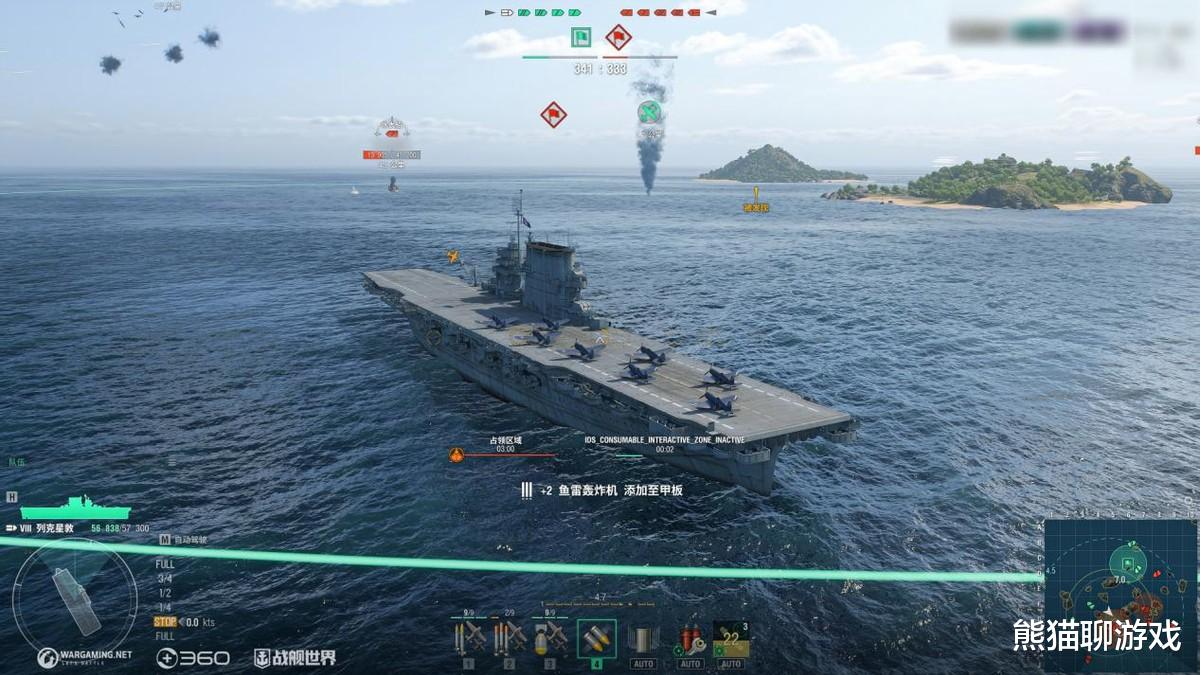Viewport: 1200px width, 675px height.
Task: Click the ship heading compass dial
Action: (74, 597)
